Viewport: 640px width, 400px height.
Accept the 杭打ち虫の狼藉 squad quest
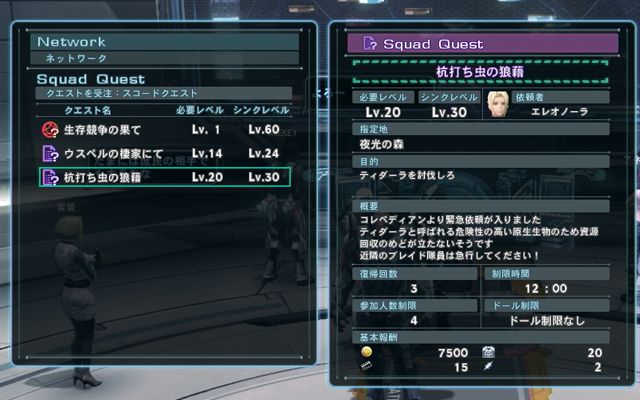165,178
